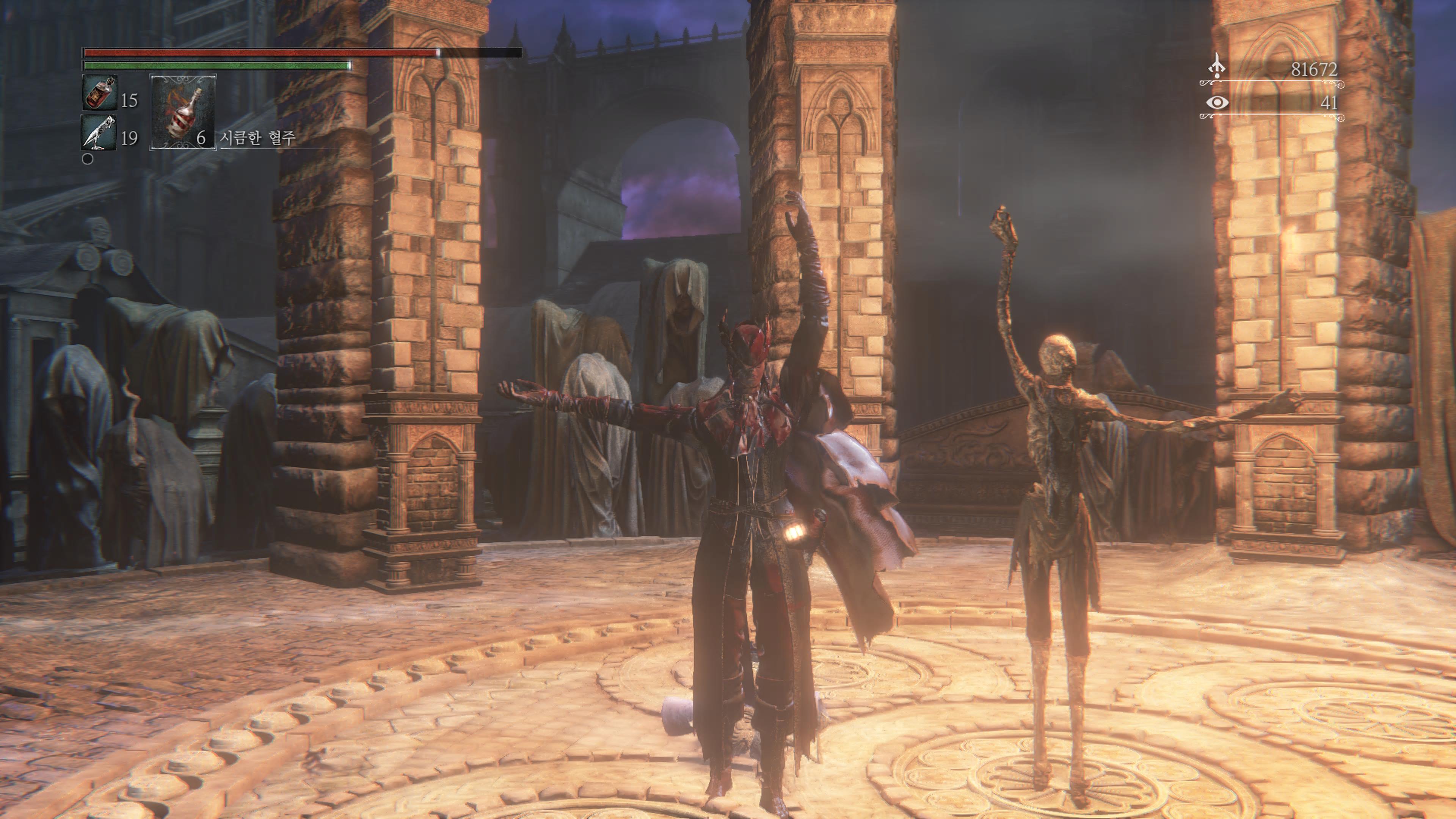The width and height of the screenshot is (1456, 819).
Task: Click the Blood Echoes icon
Action: coord(1216,66)
